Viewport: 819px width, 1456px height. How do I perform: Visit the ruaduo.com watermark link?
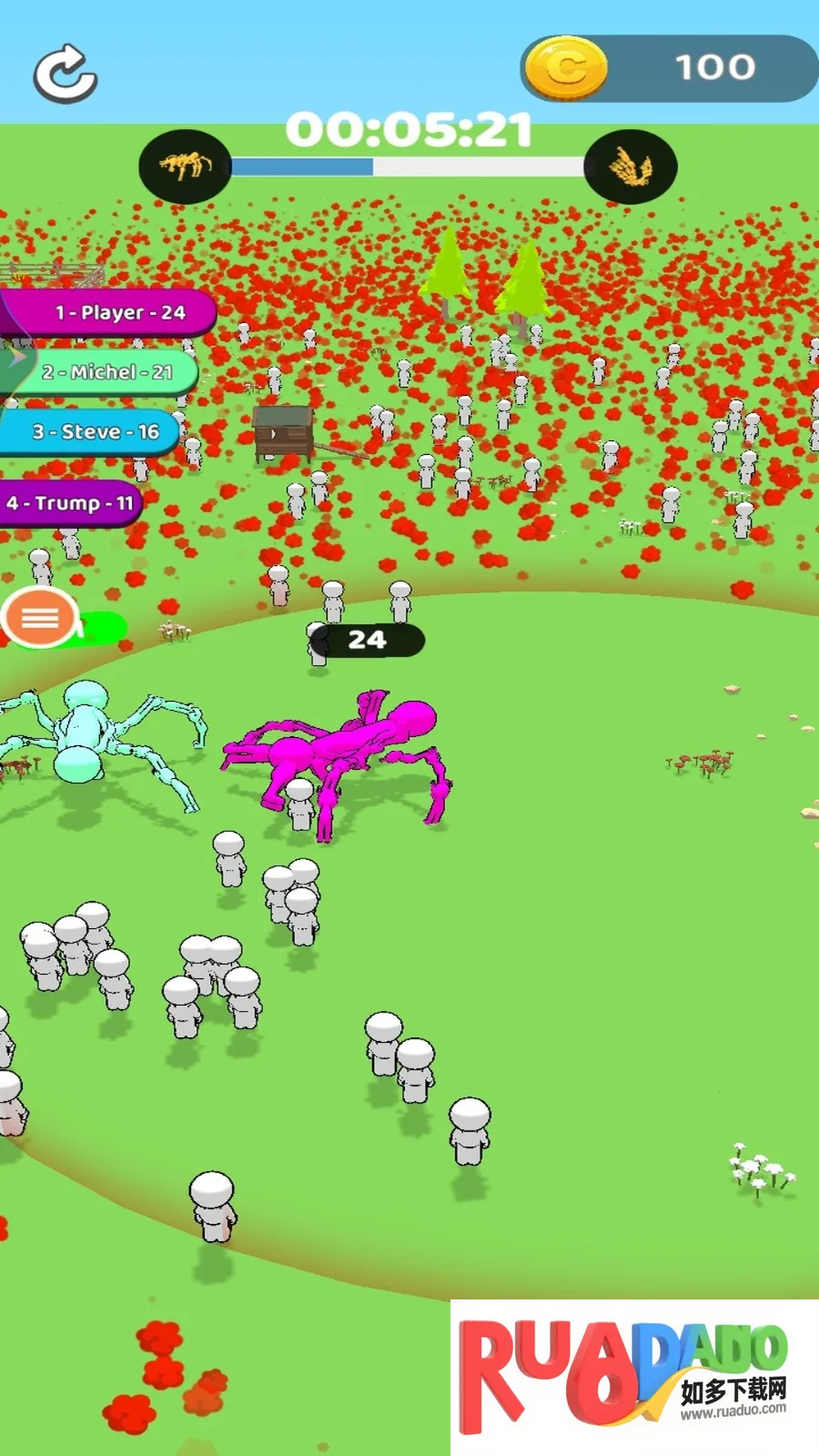(x=634, y=1377)
